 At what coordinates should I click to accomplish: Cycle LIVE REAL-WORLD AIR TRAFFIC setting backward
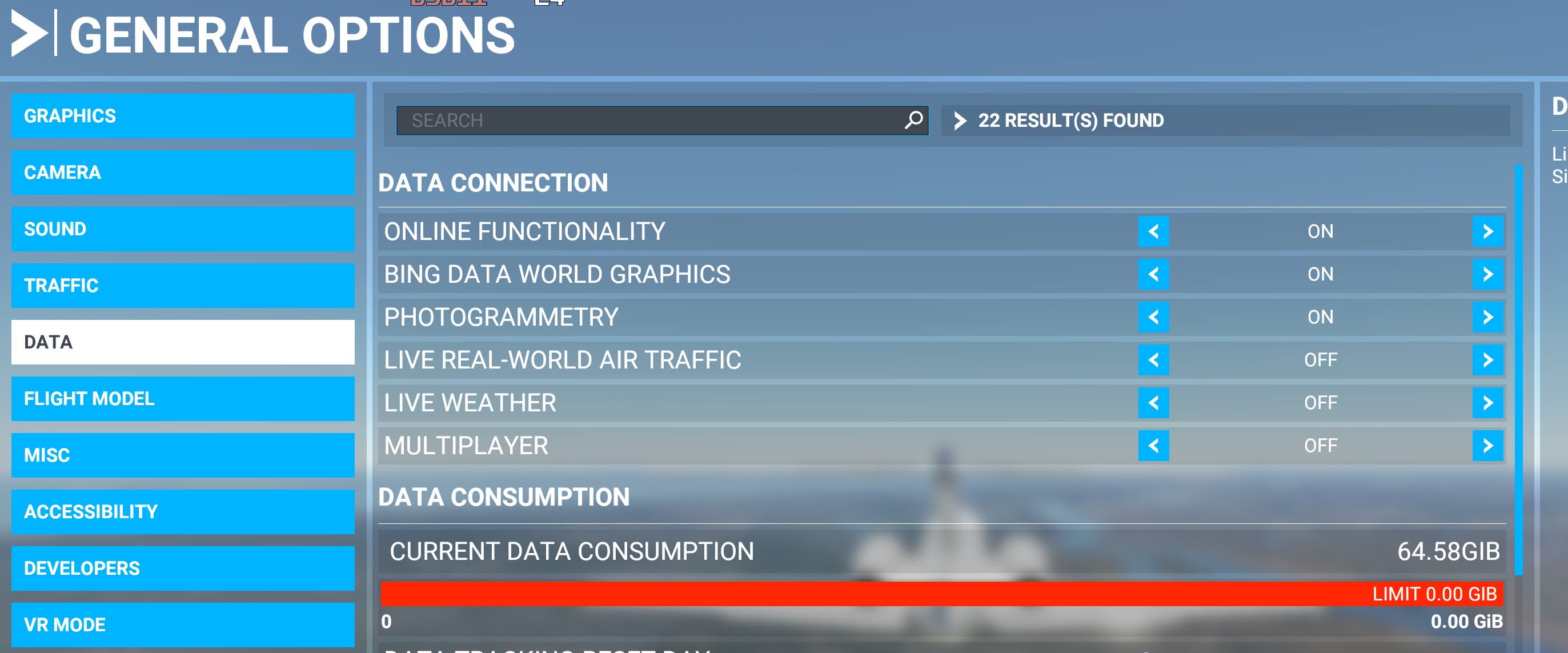[1153, 360]
